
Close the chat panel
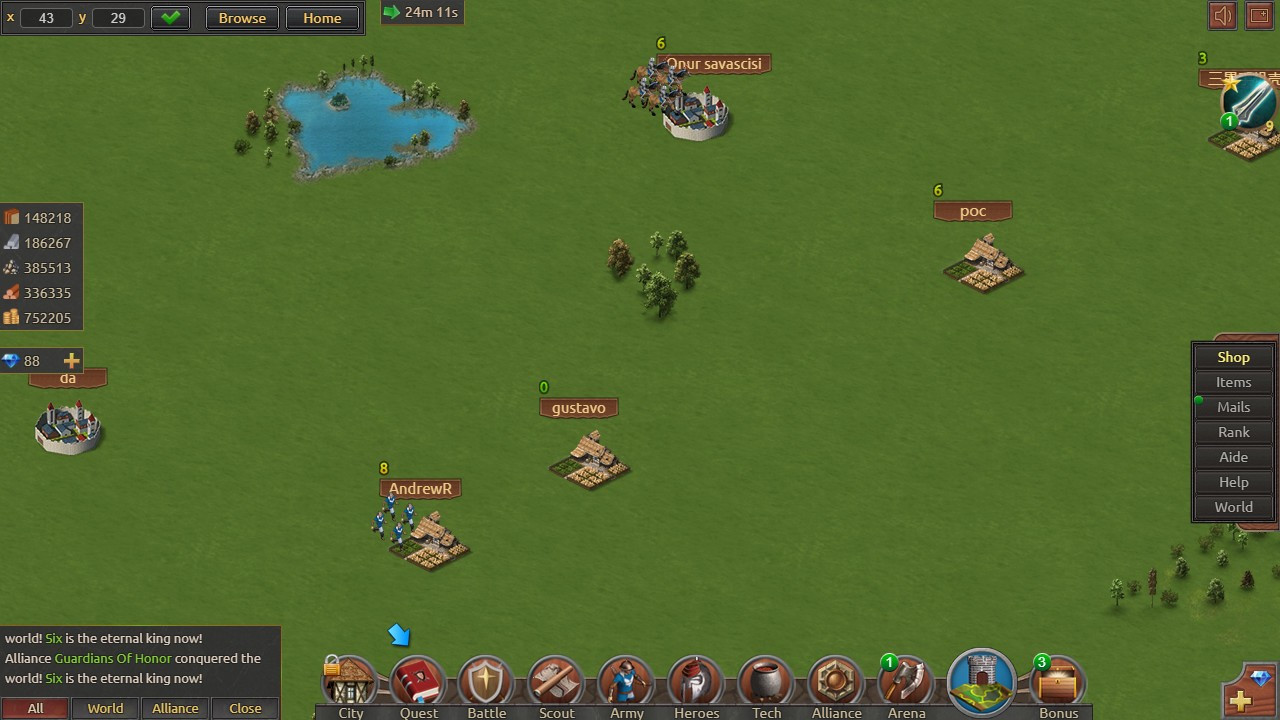(x=245, y=708)
